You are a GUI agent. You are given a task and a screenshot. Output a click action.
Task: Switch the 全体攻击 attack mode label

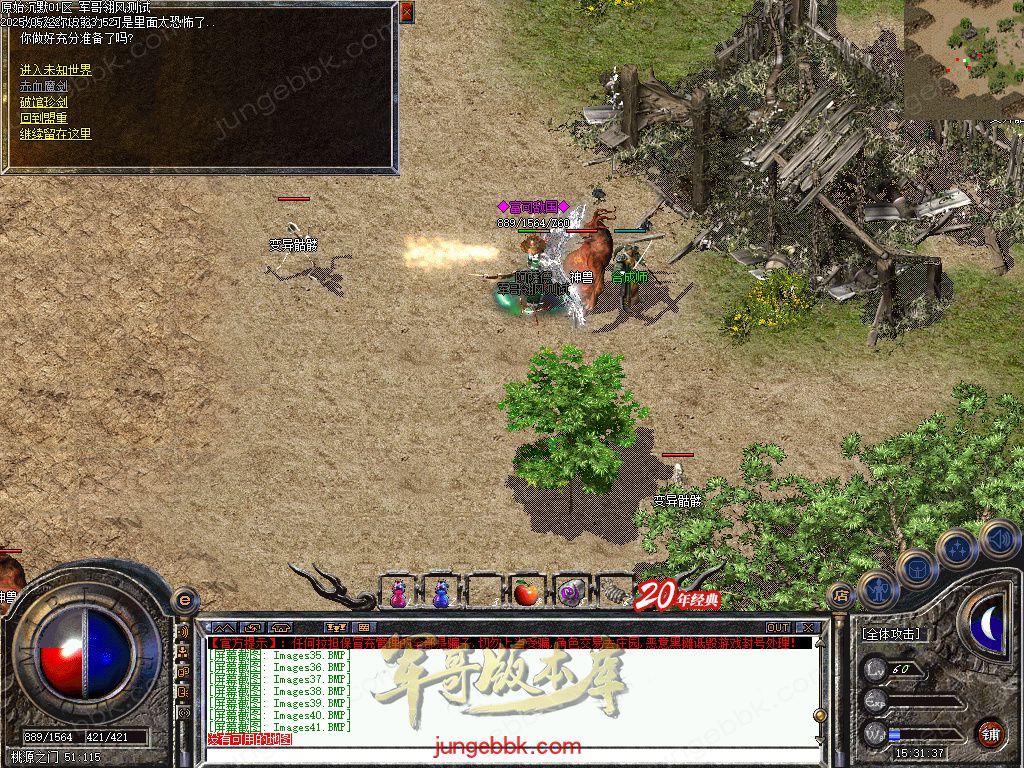pyautogui.click(x=891, y=634)
